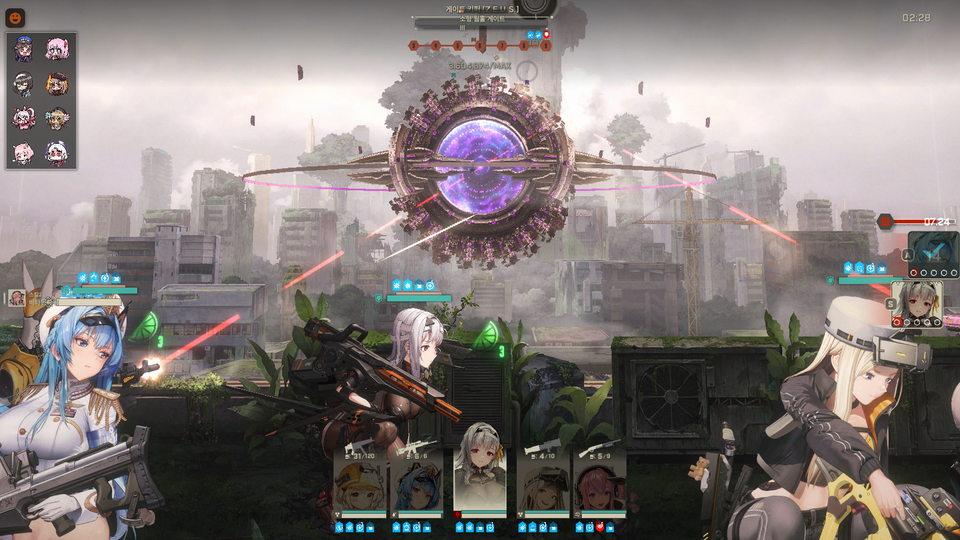
Task: Pick the chibi emote with orange flames
Action: coord(56,84)
